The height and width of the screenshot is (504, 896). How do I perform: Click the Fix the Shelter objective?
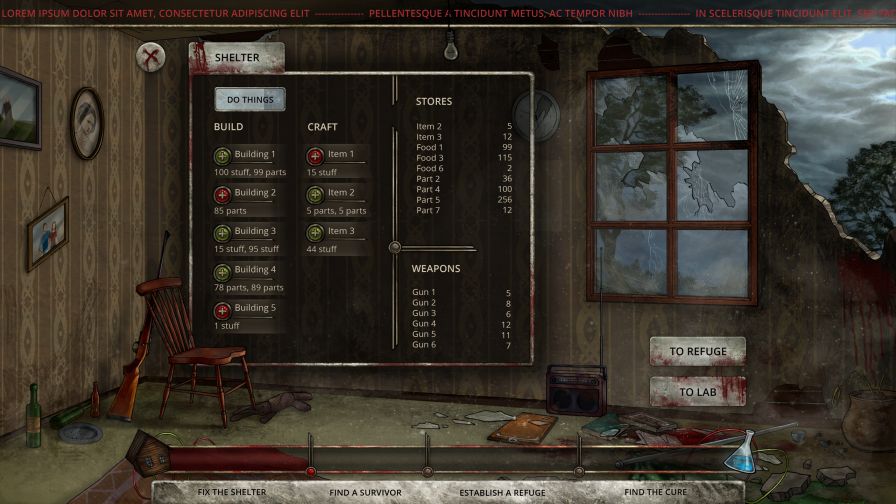(x=232, y=492)
